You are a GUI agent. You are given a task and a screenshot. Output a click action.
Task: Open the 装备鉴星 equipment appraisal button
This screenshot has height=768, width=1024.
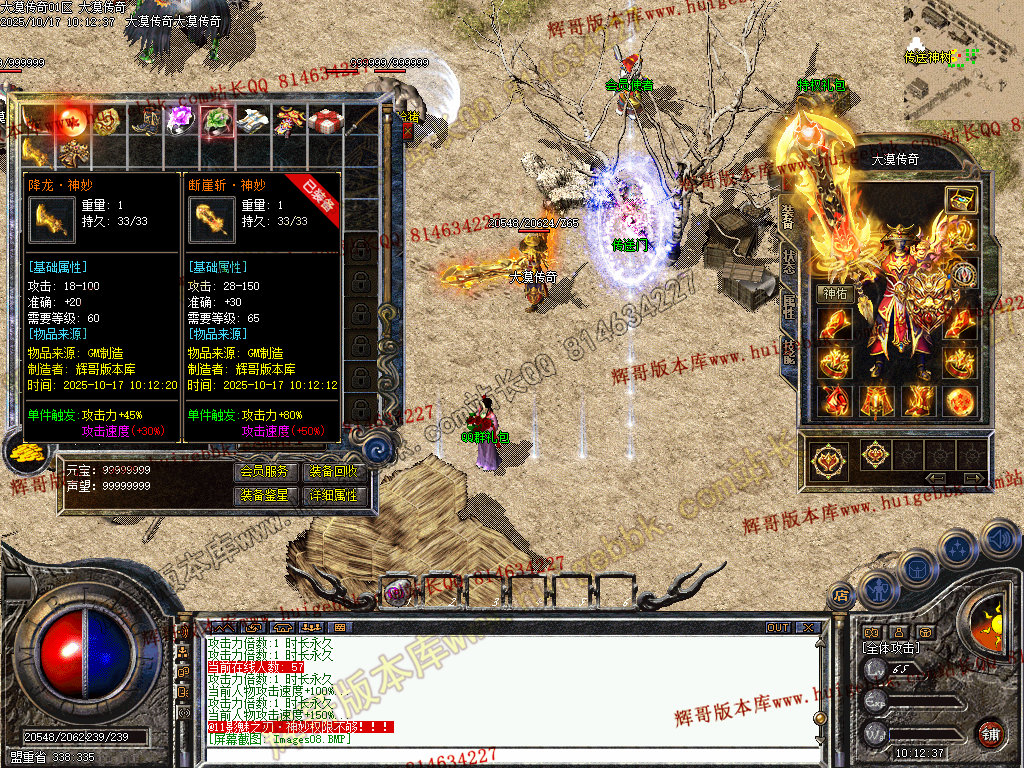[265, 495]
